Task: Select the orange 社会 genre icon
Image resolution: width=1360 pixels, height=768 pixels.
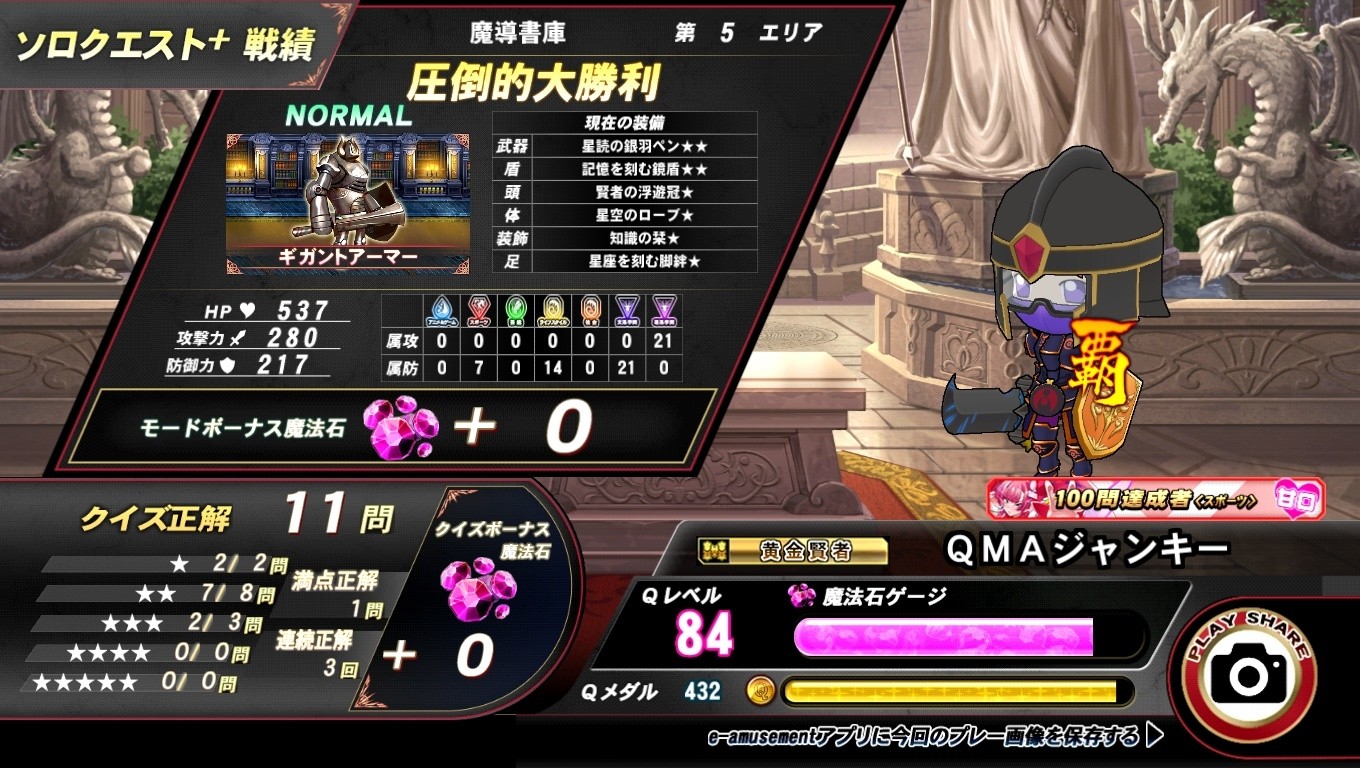Action: [589, 310]
